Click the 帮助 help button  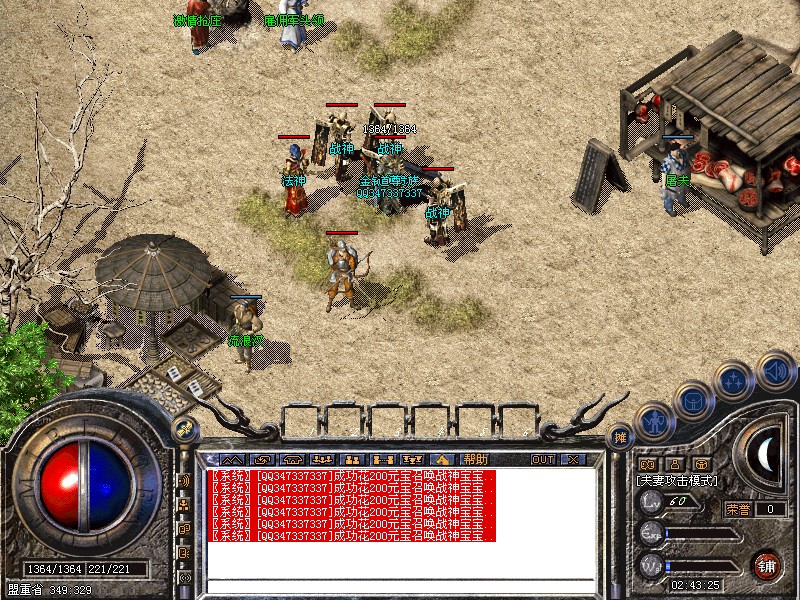(x=476, y=459)
